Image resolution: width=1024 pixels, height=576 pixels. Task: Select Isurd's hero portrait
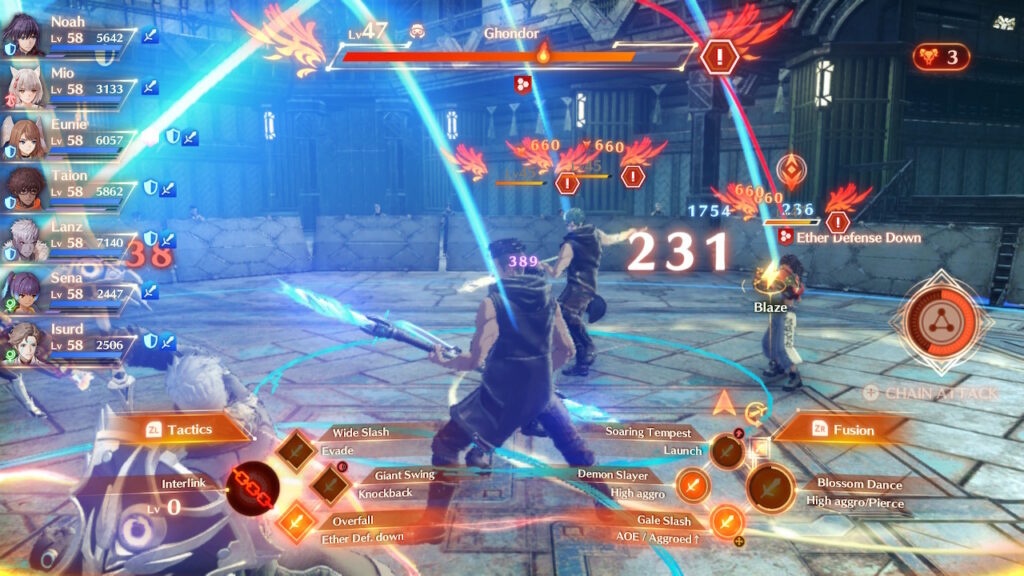tap(21, 341)
